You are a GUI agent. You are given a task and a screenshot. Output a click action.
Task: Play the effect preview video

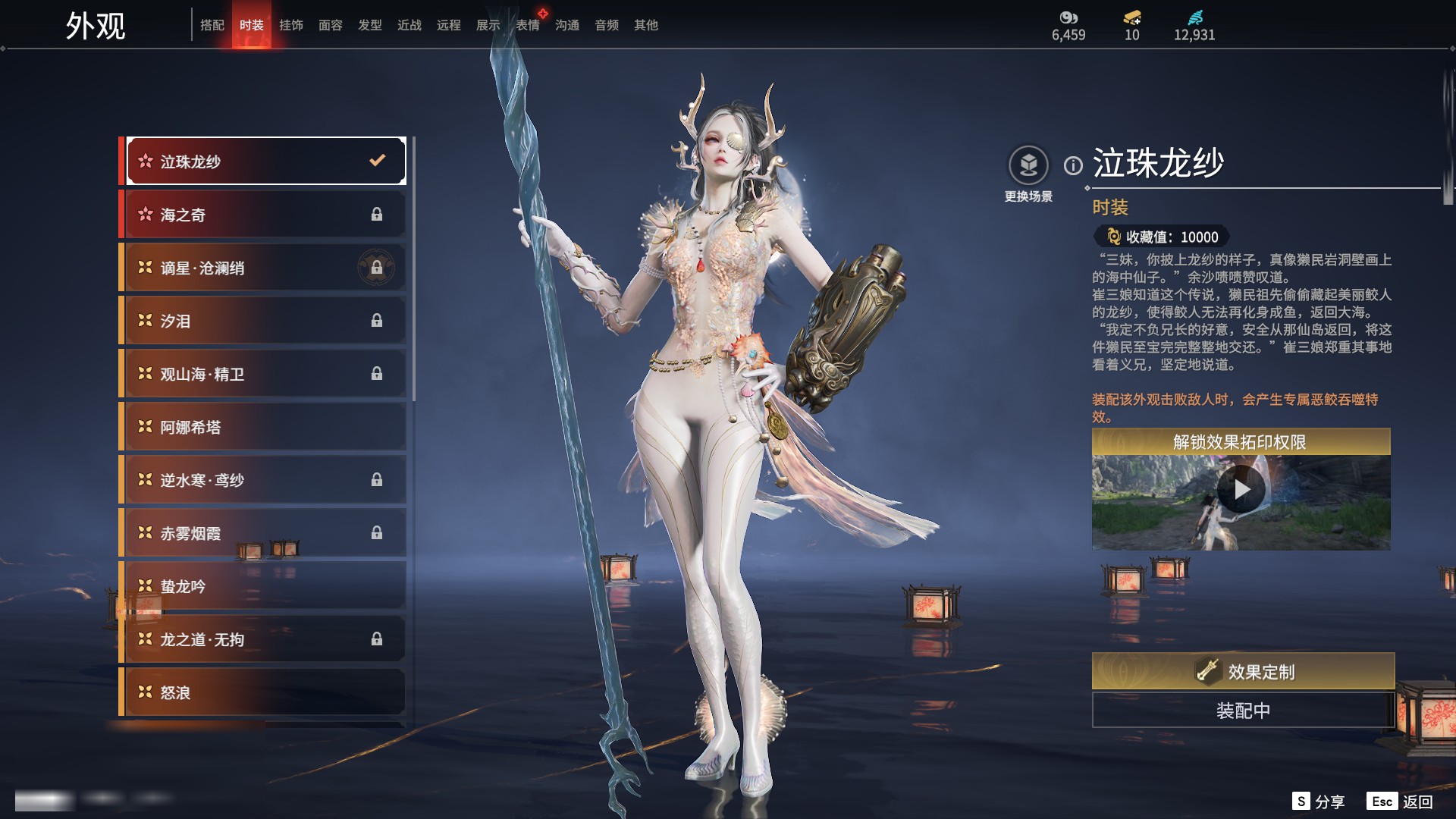(x=1241, y=490)
